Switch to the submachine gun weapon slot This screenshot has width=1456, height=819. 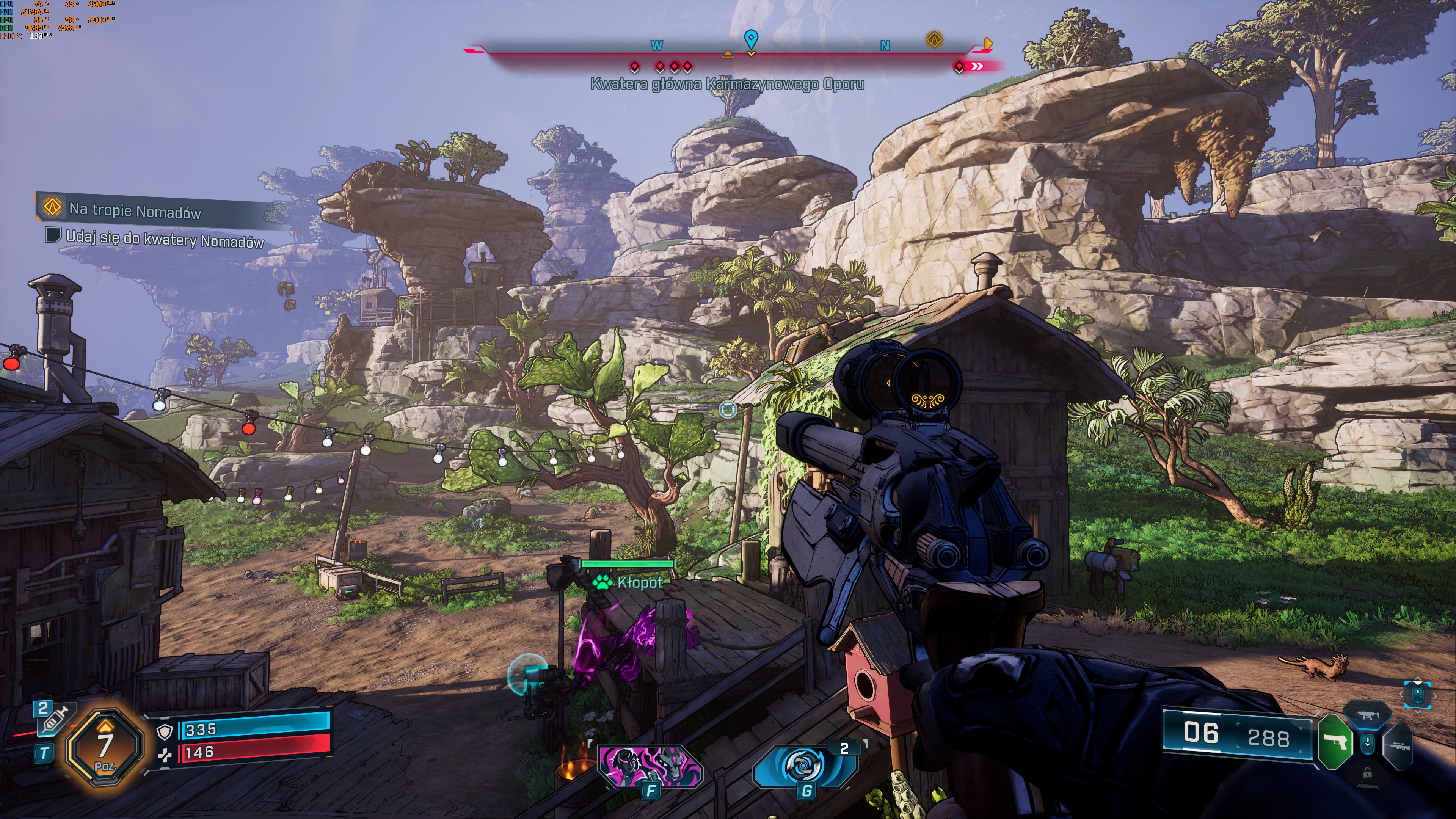pyautogui.click(x=1368, y=715)
